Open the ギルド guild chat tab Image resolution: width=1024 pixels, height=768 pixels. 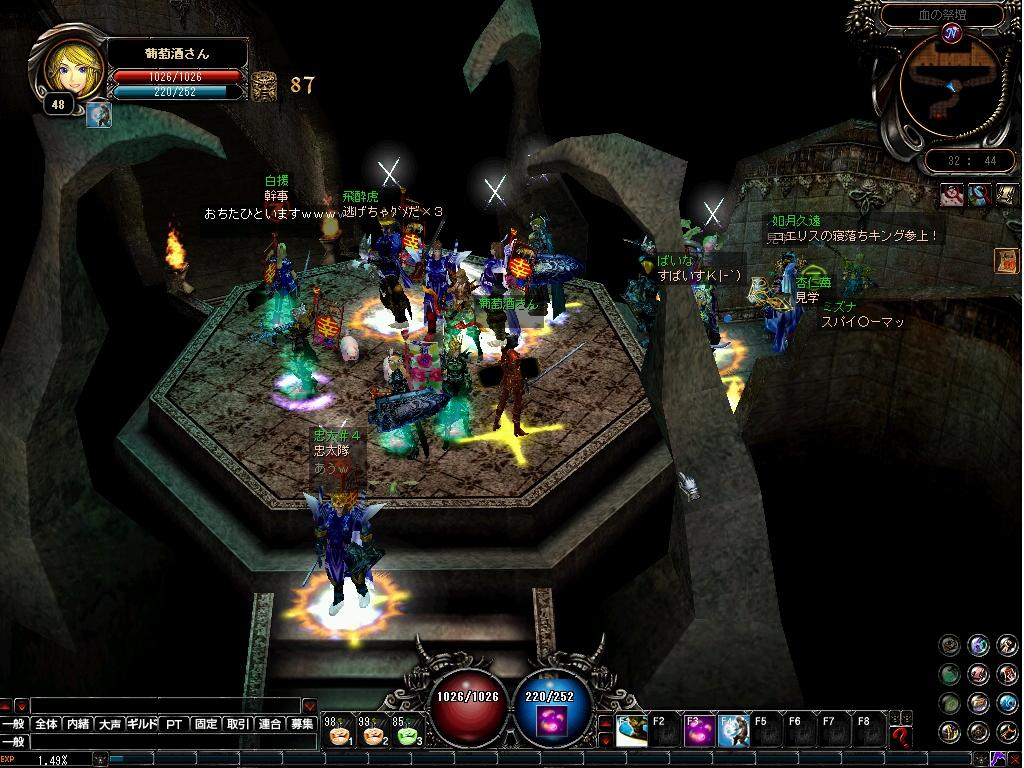coord(142,724)
